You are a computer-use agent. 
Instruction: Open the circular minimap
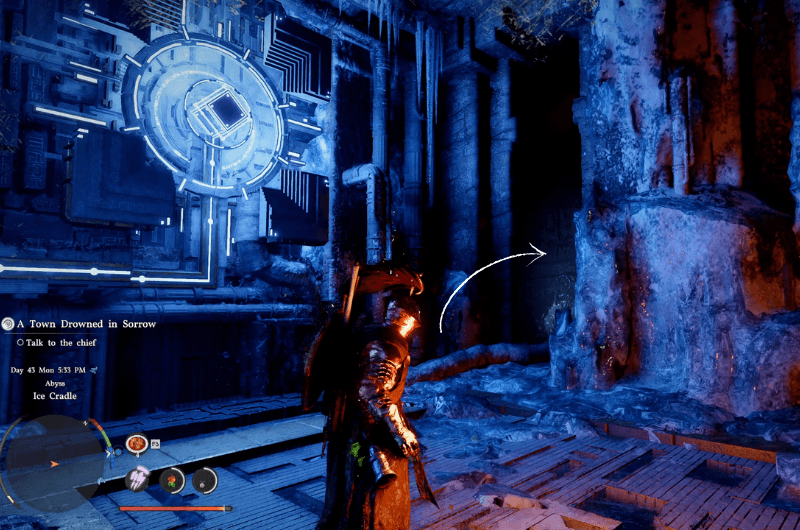point(55,464)
